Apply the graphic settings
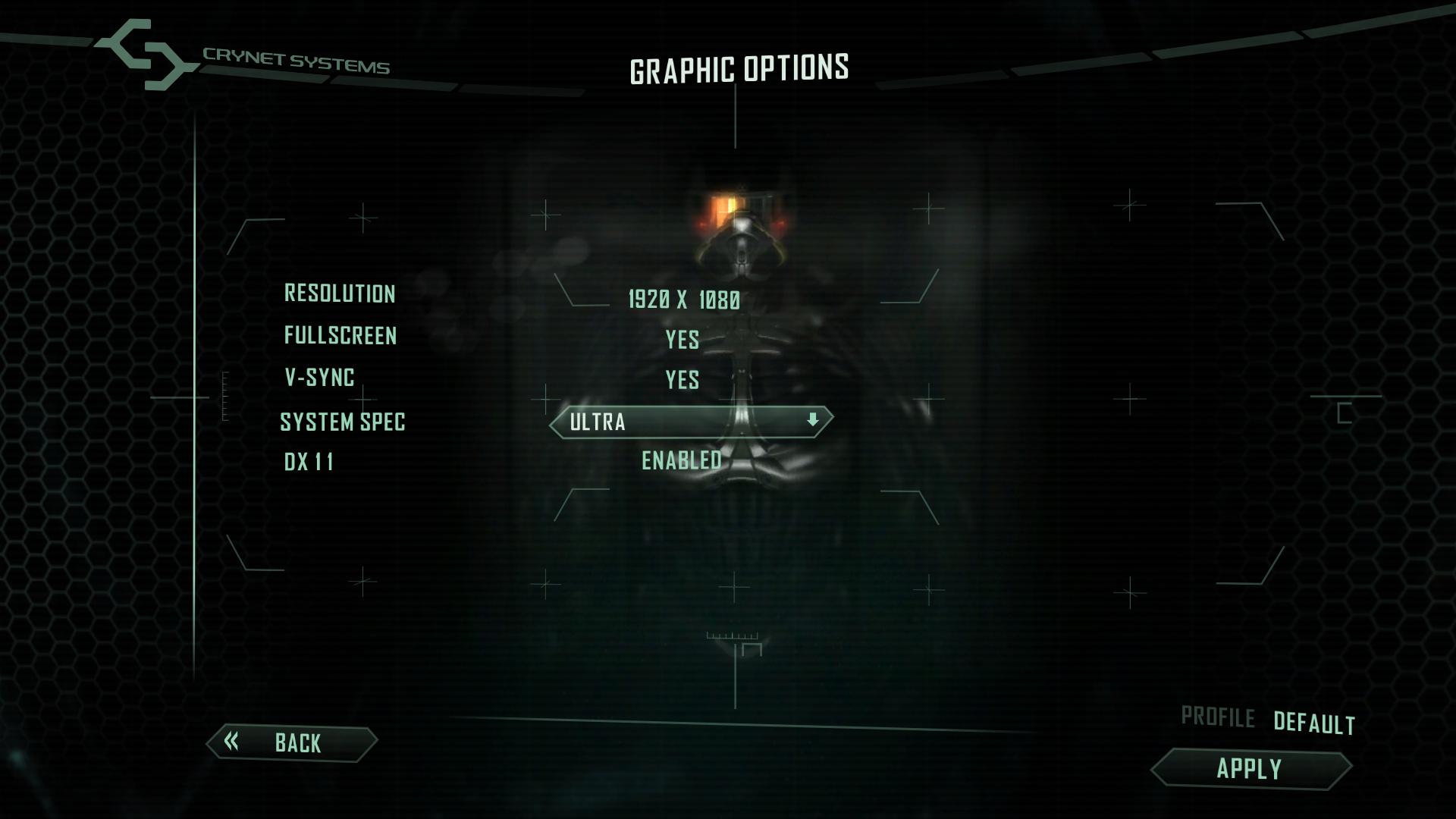This screenshot has width=1456, height=819. click(1250, 769)
